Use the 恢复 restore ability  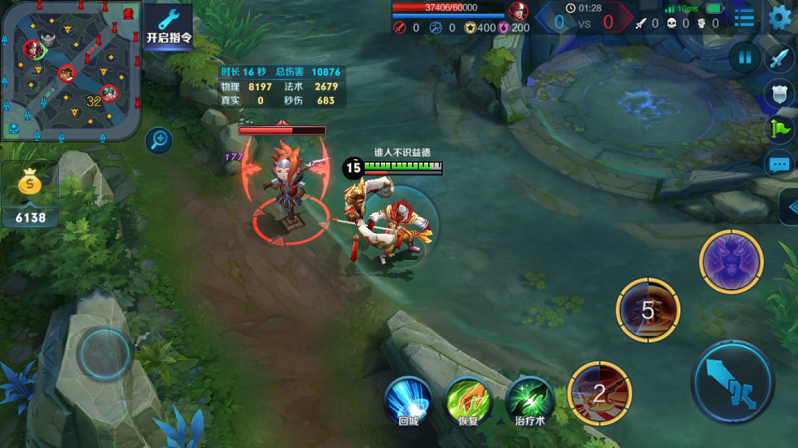467,400
